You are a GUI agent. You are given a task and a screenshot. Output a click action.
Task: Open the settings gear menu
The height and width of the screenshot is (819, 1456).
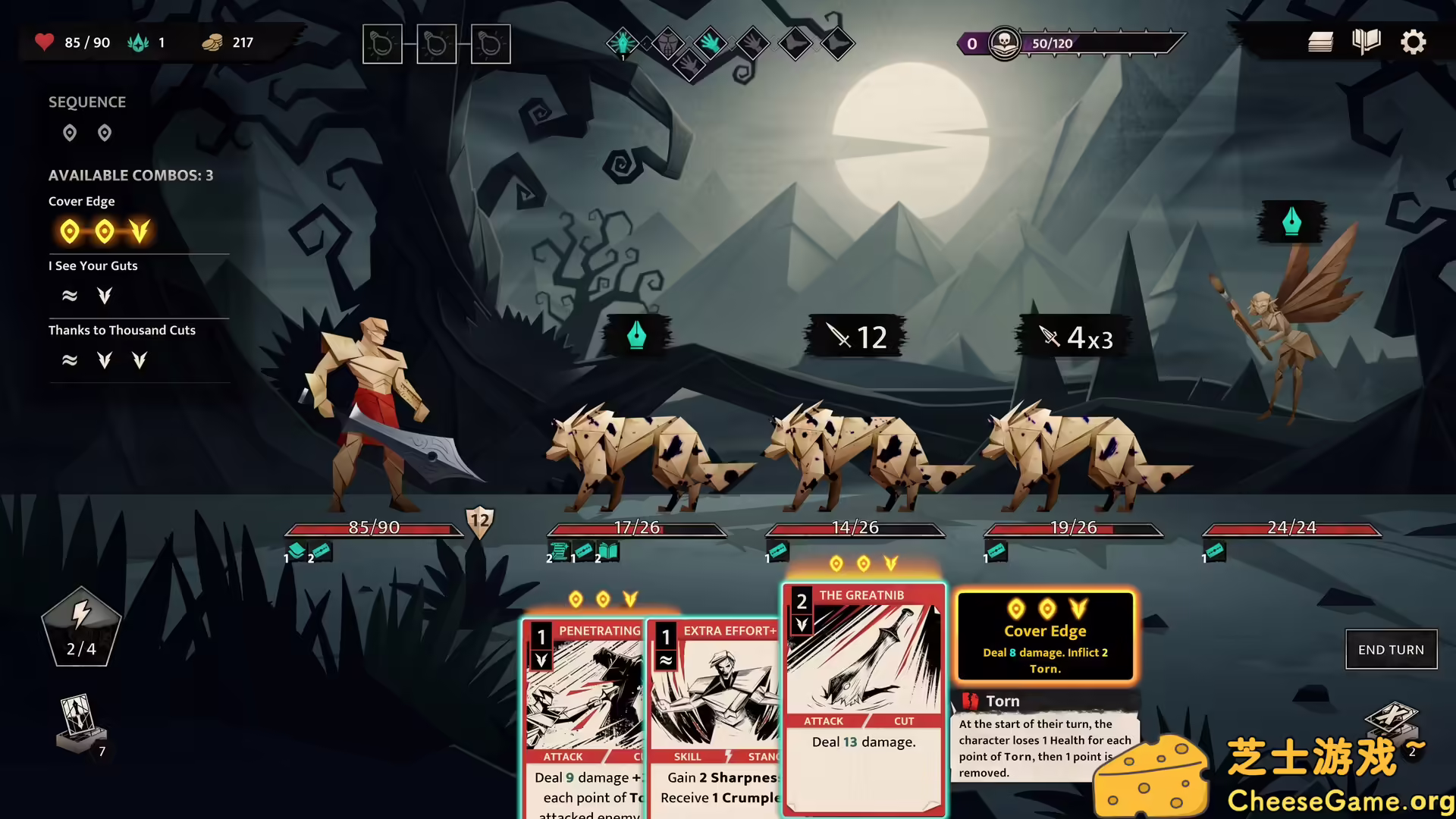tap(1413, 42)
